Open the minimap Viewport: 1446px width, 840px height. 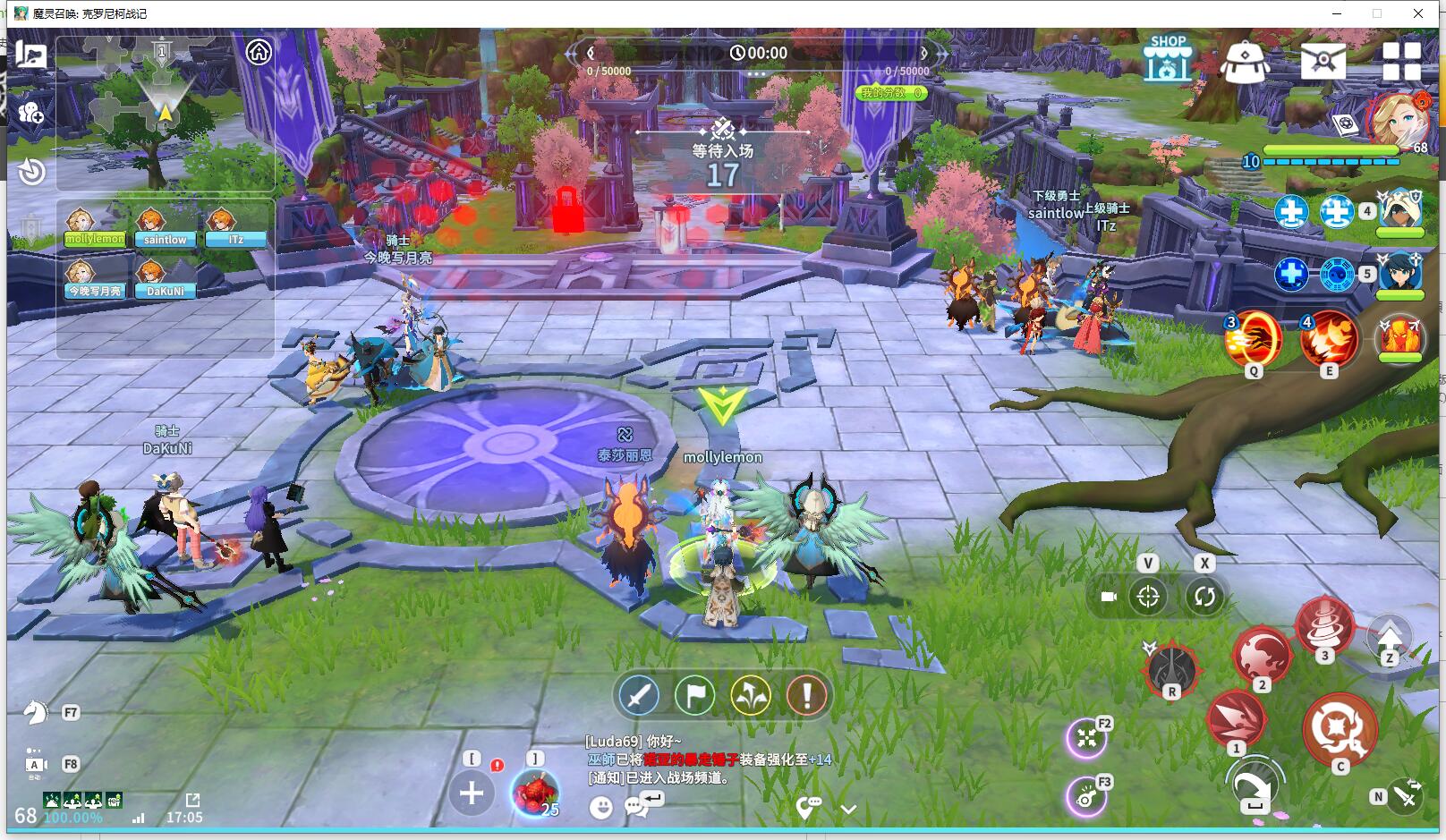pos(165,112)
